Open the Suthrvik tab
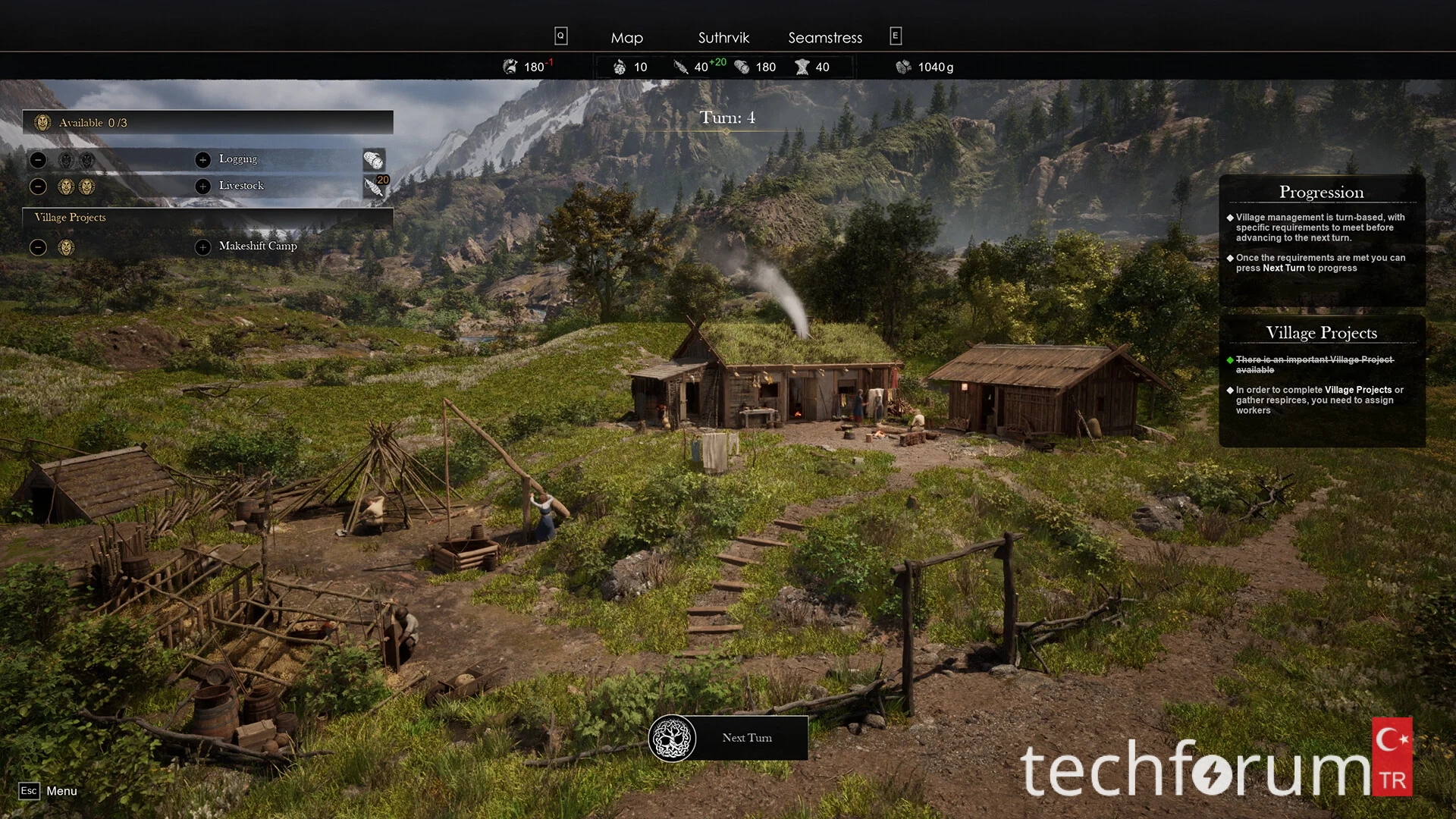1456x819 pixels. pyautogui.click(x=723, y=38)
